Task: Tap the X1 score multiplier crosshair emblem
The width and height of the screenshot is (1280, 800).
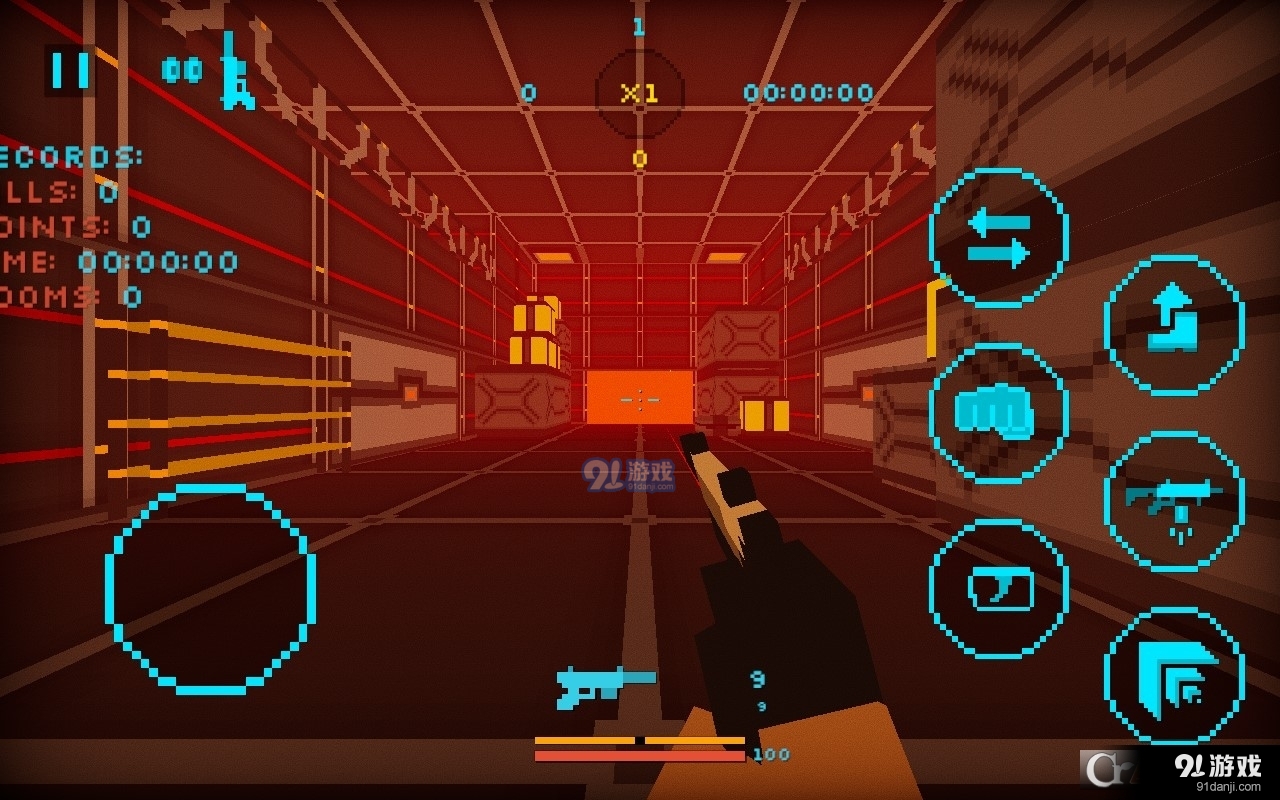Action: [639, 92]
